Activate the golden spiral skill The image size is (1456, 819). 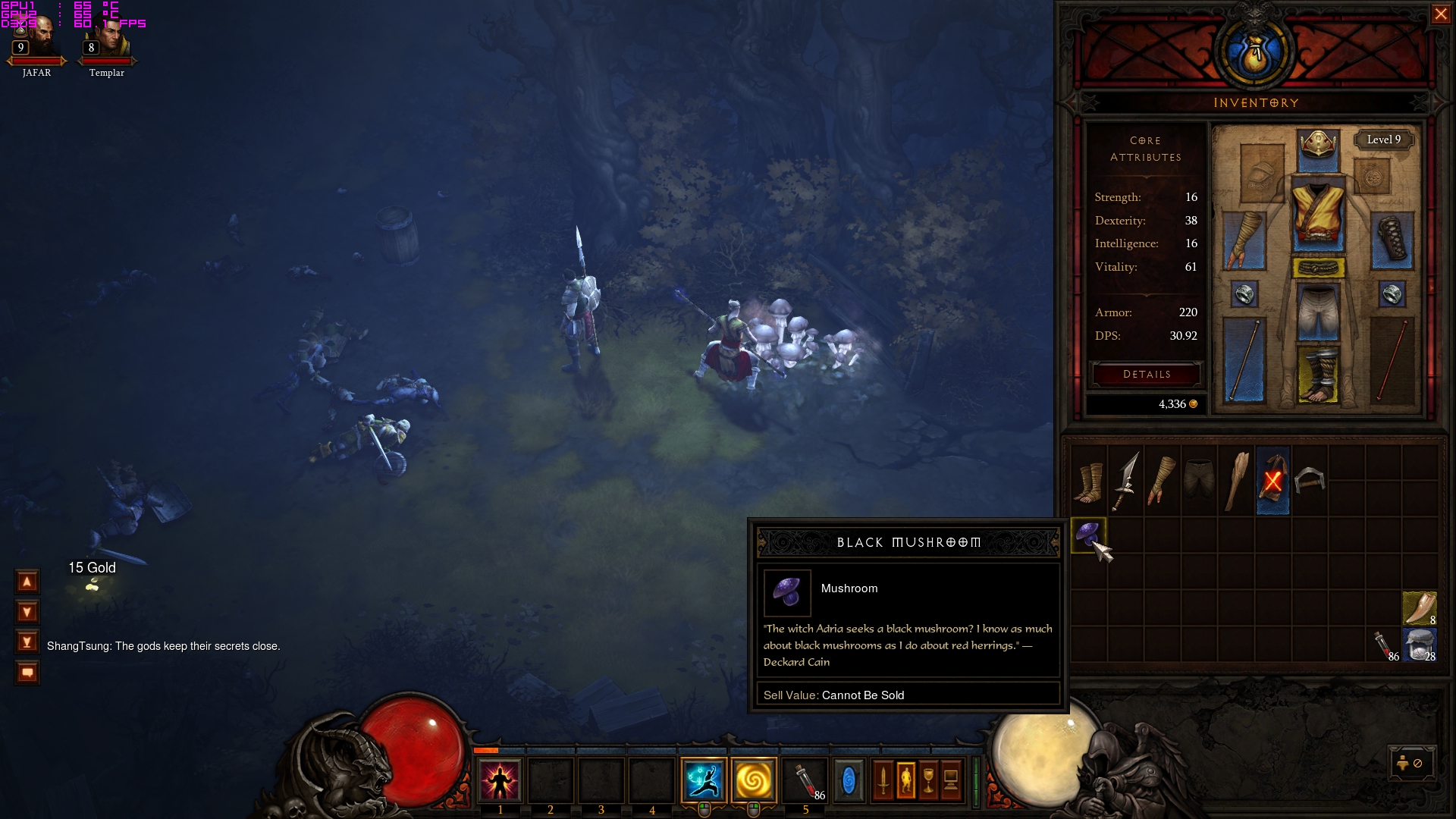pos(754,780)
